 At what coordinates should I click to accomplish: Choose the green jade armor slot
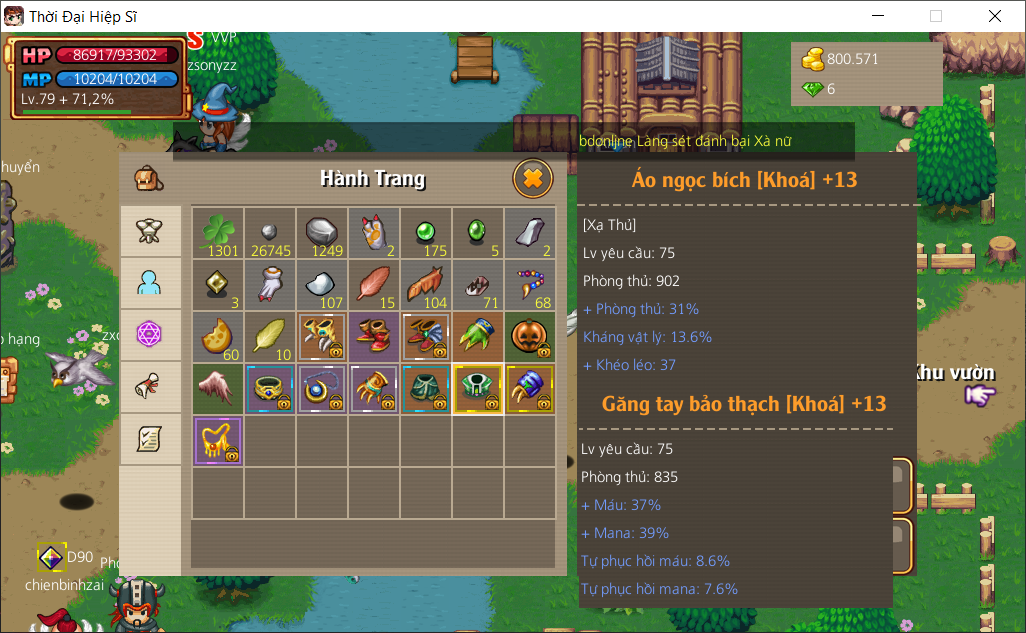click(477, 388)
